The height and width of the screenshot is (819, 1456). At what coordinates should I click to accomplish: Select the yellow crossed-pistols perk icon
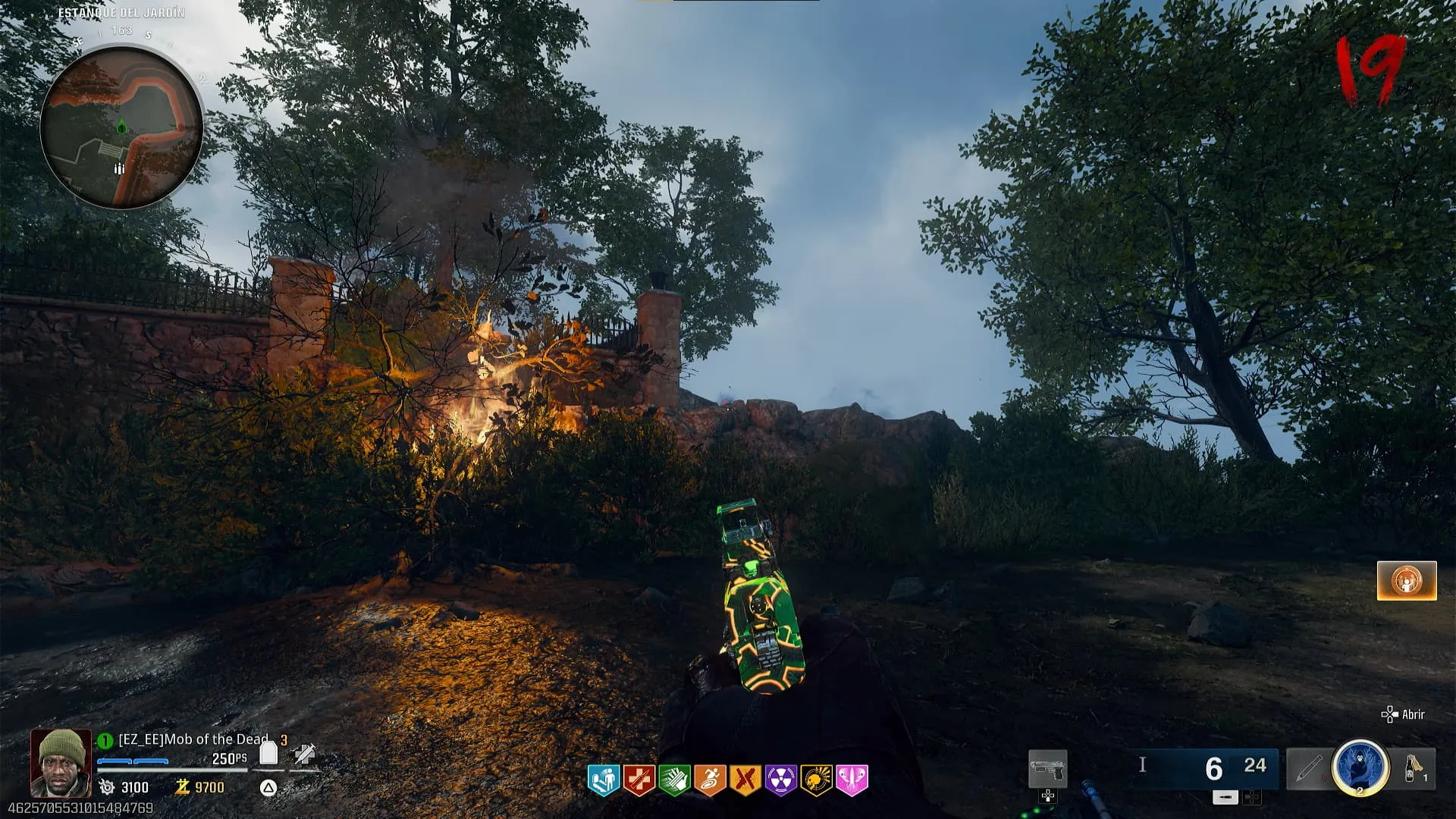point(745,780)
